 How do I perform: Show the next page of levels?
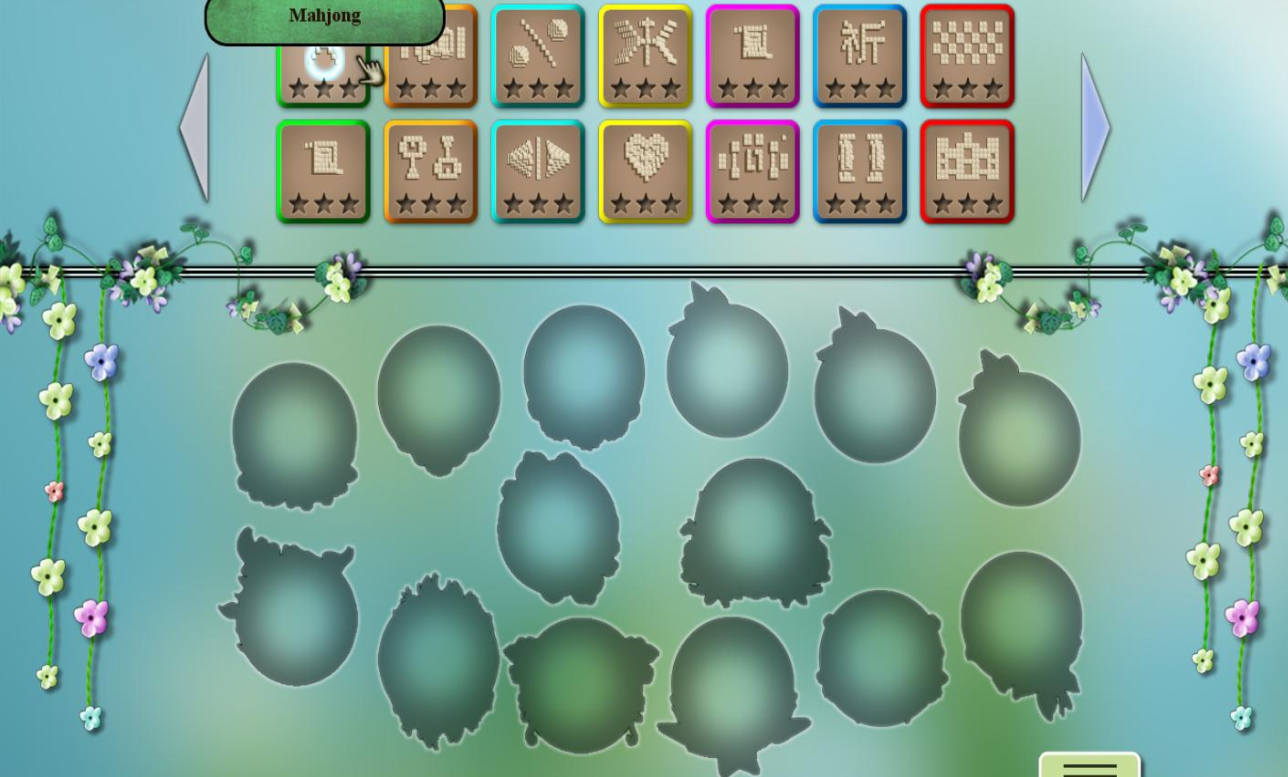coord(1094,128)
